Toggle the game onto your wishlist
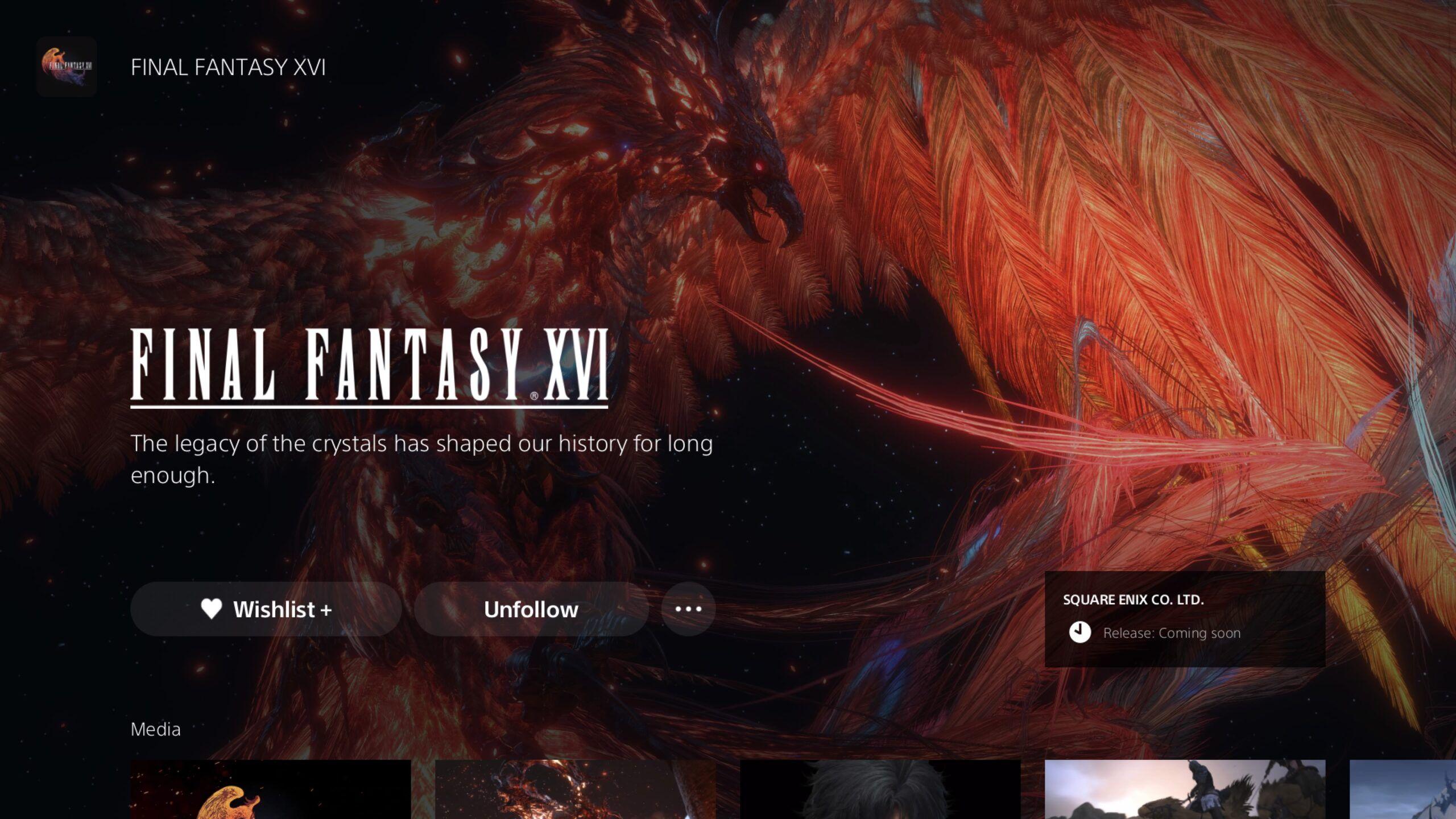This screenshot has height=819, width=1456. pyautogui.click(x=266, y=609)
